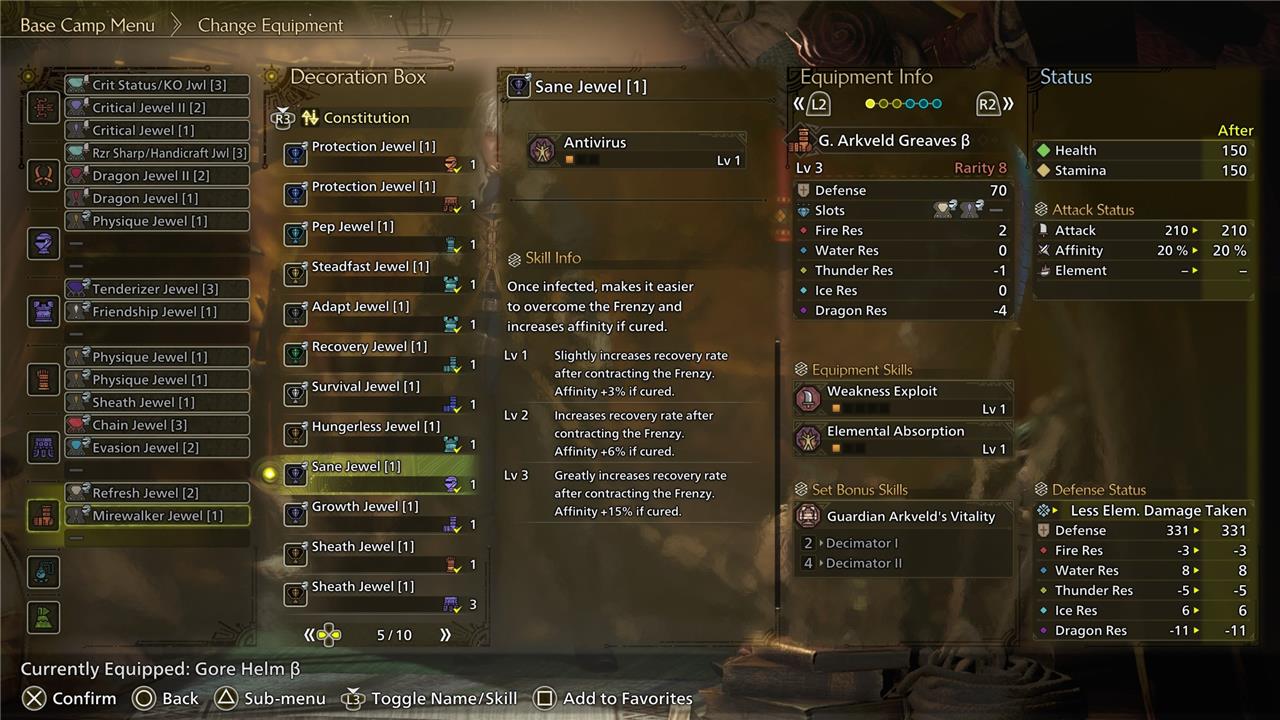Go to the next decoration box page

click(445, 635)
